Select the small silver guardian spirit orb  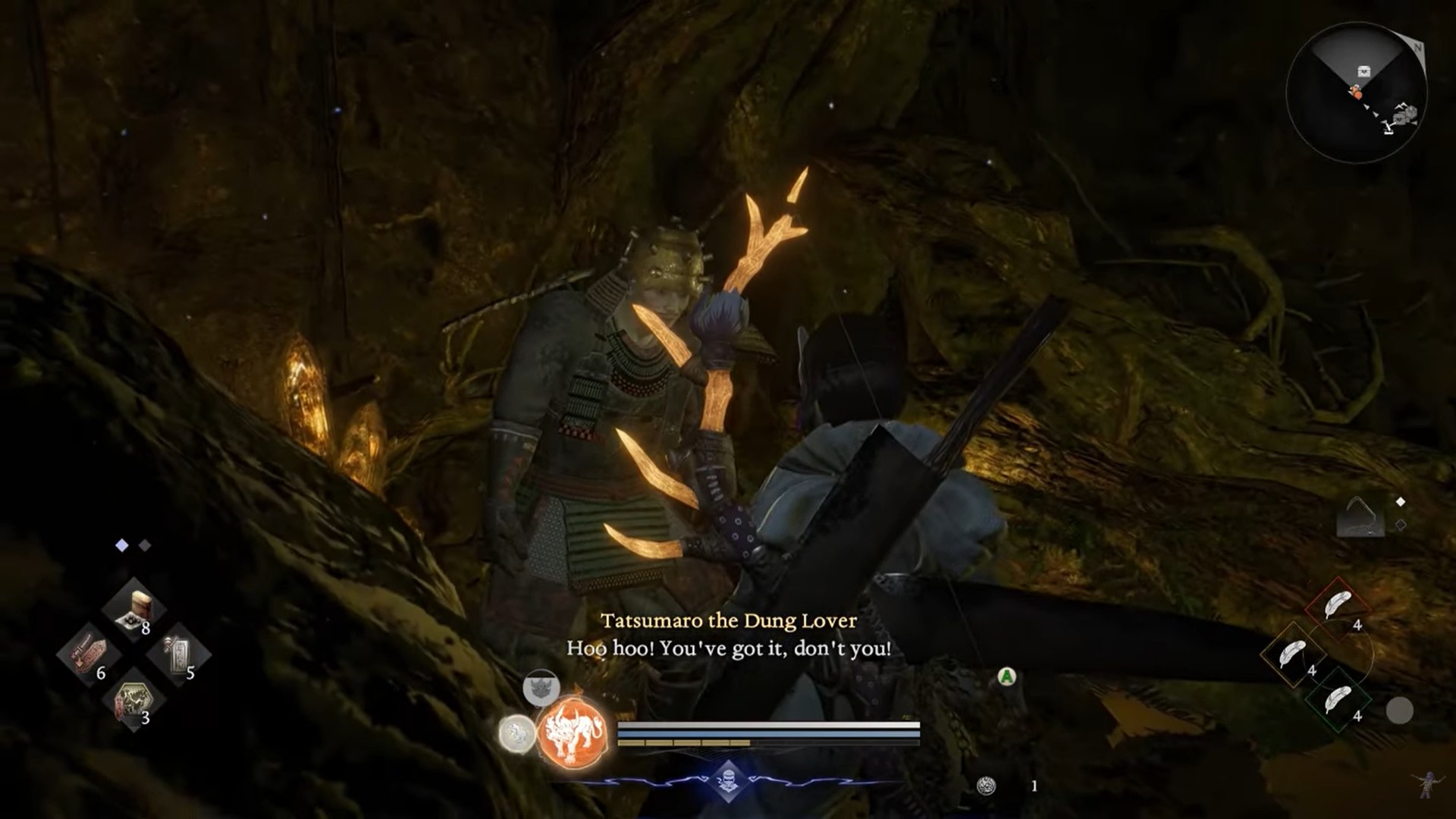click(516, 734)
